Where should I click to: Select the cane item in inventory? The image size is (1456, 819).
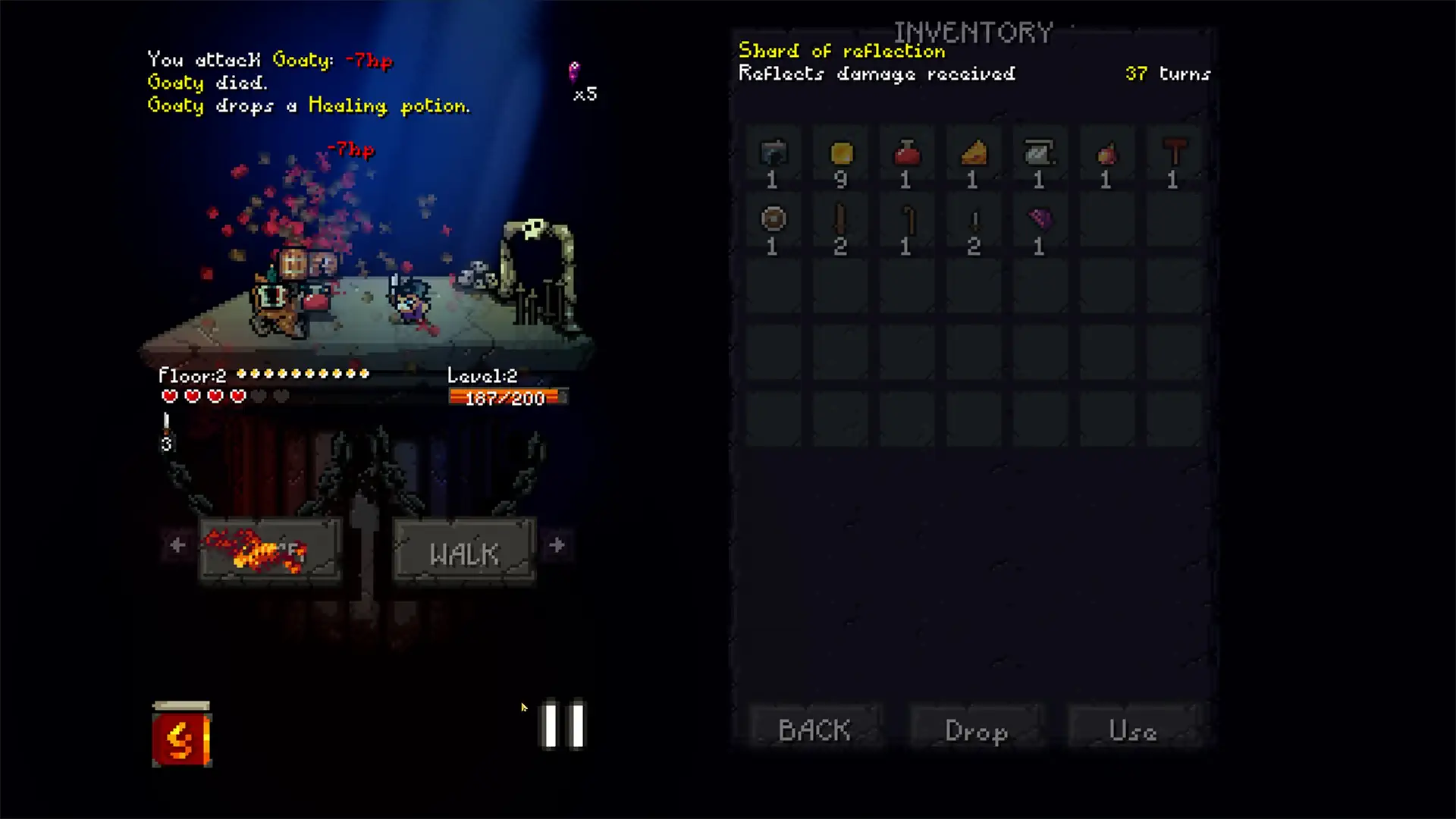(x=906, y=220)
